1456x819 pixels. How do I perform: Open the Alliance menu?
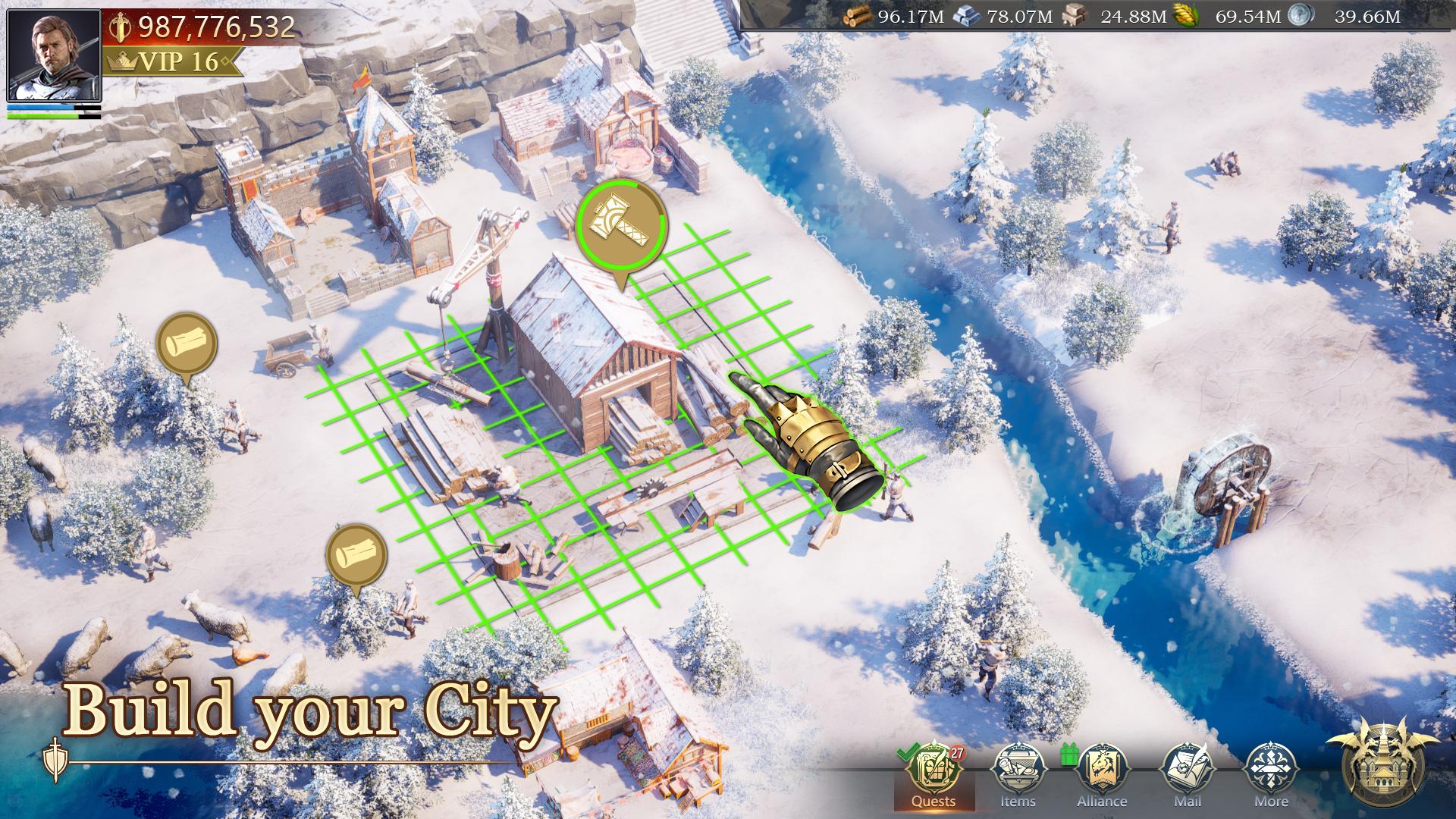1102,773
